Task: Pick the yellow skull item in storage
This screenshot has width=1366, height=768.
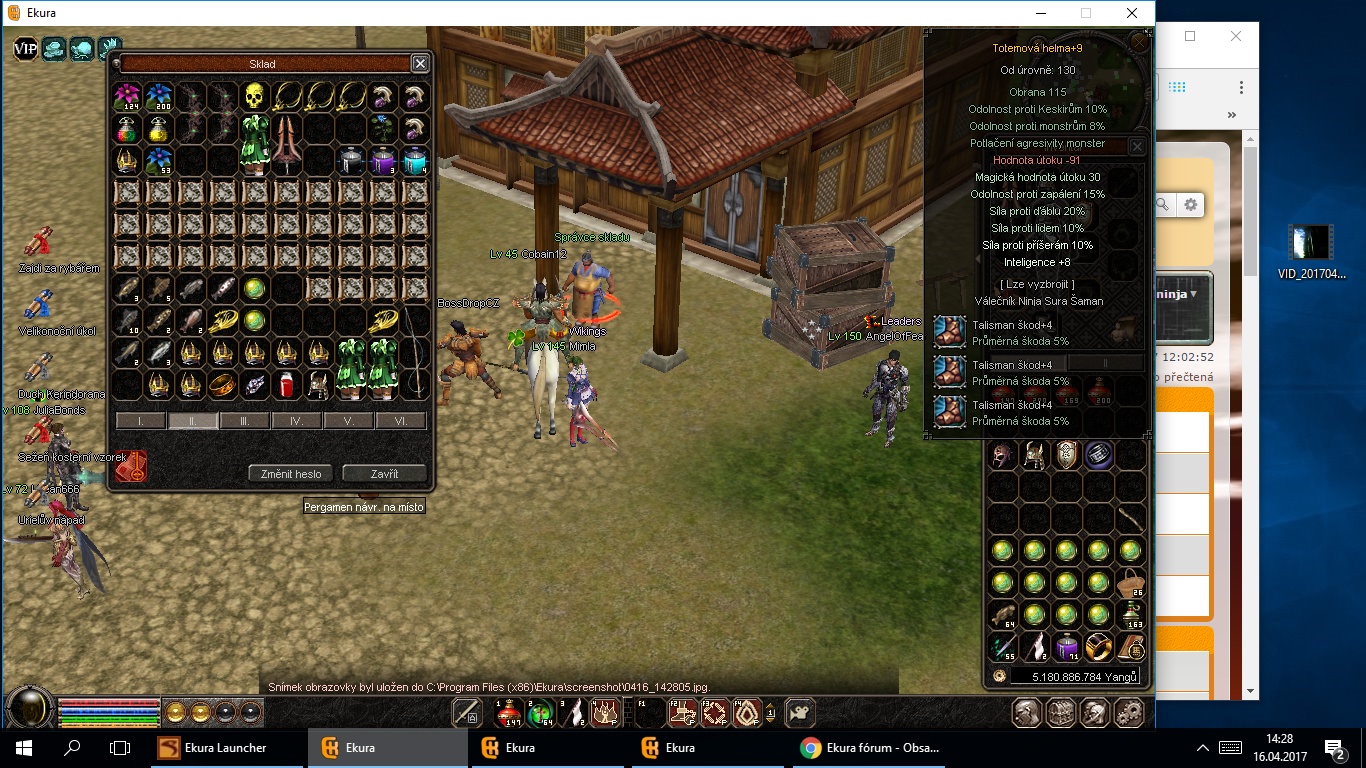Action: pos(255,97)
